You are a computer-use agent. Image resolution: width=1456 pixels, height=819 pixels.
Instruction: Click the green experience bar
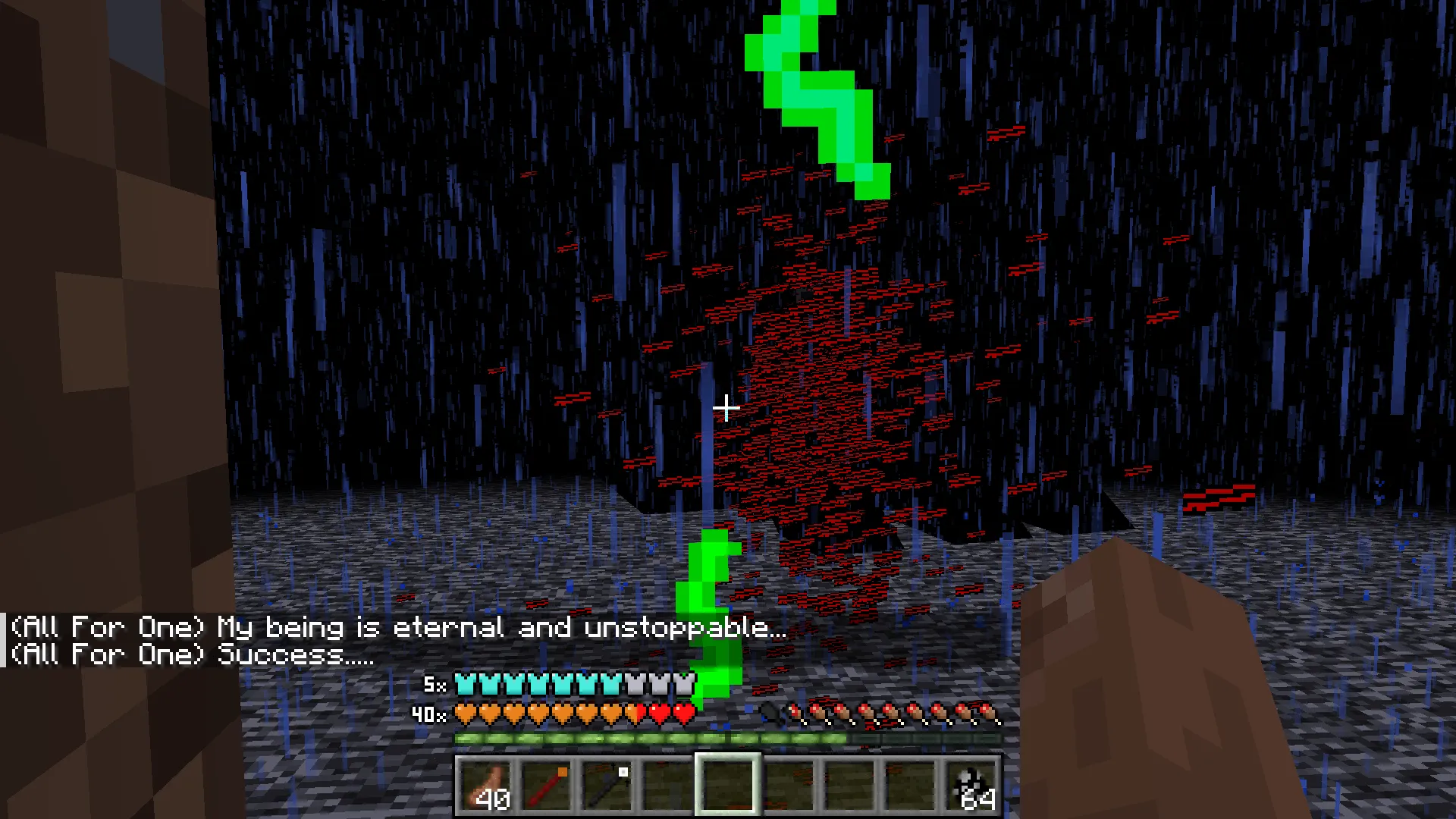[x=652, y=737]
